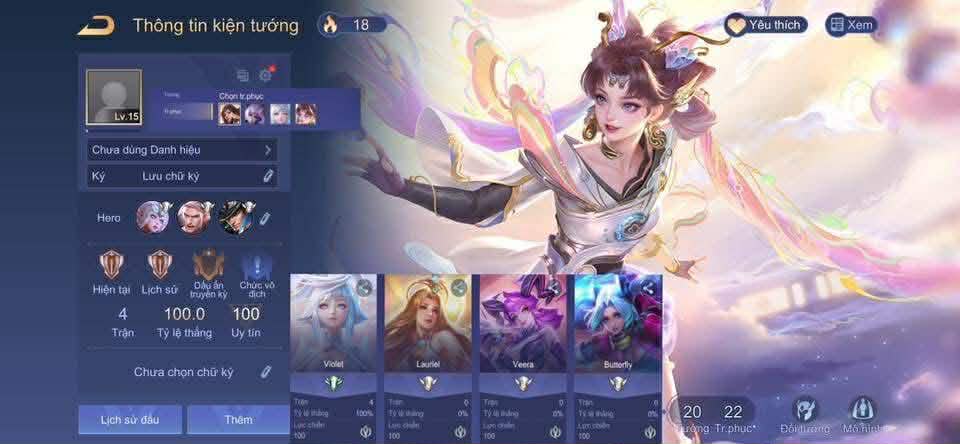Open the Mô hình model icon
960x444 pixels.
pos(862,413)
